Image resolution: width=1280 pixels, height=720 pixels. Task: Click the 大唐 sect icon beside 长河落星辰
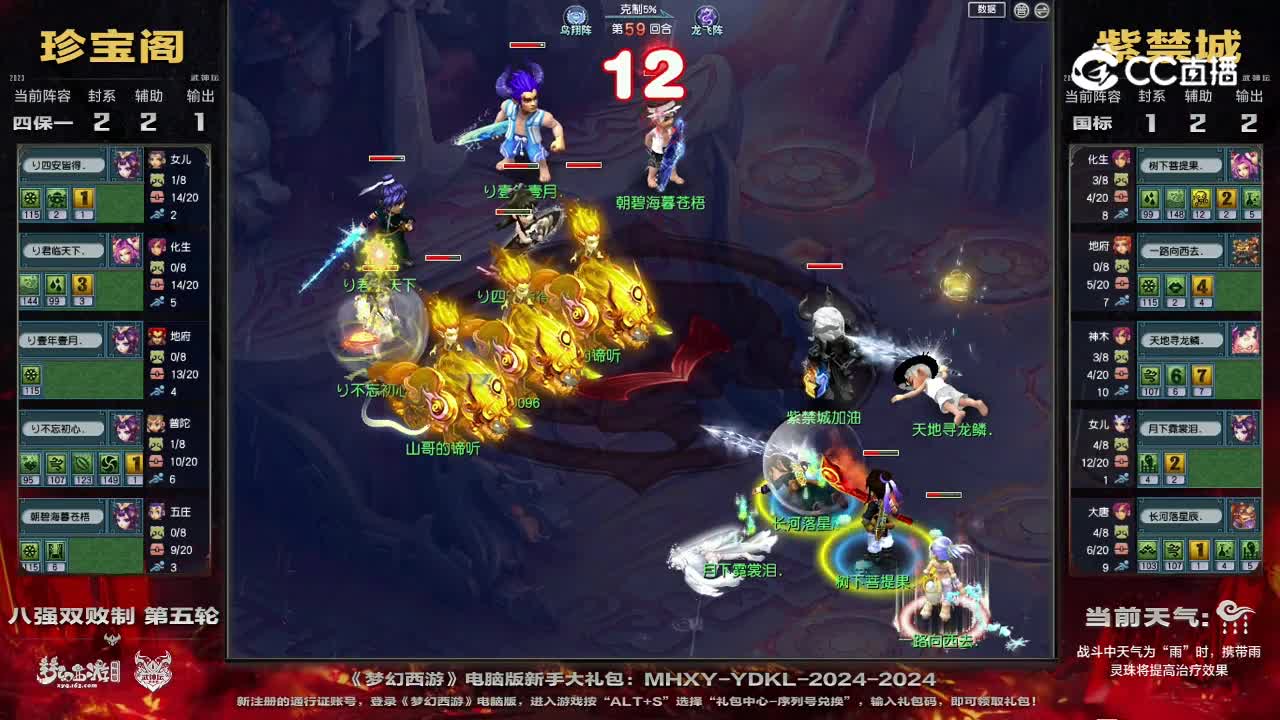pyautogui.click(x=1121, y=514)
